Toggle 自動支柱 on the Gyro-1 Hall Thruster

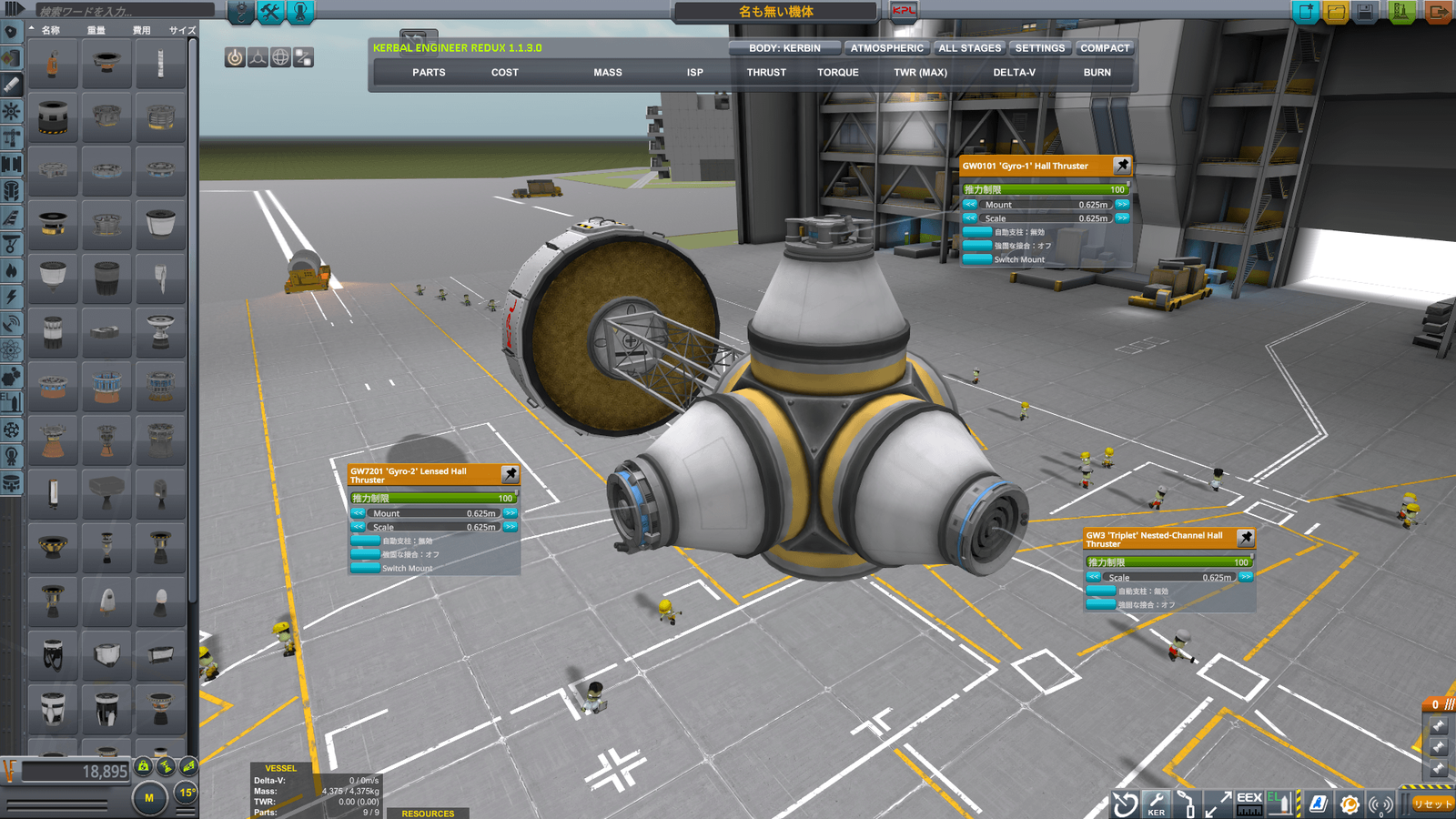click(x=977, y=232)
